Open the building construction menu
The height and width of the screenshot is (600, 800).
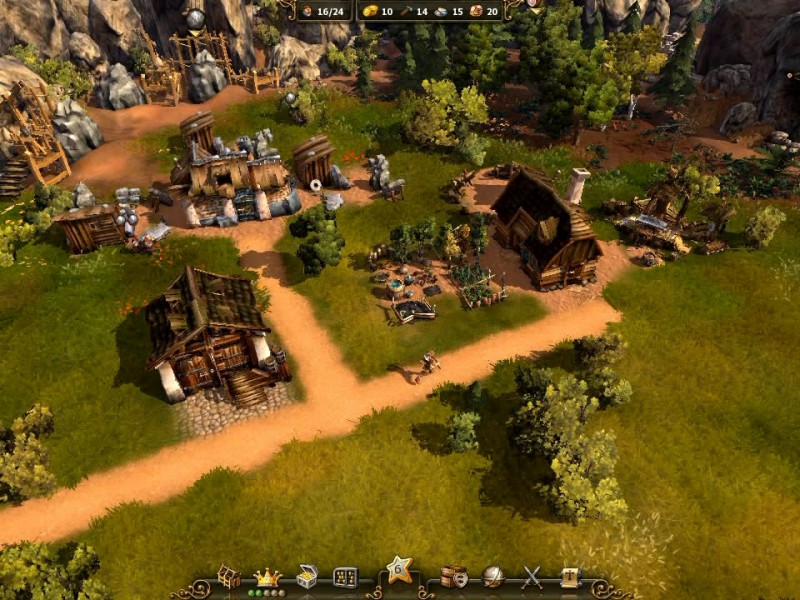[229, 577]
